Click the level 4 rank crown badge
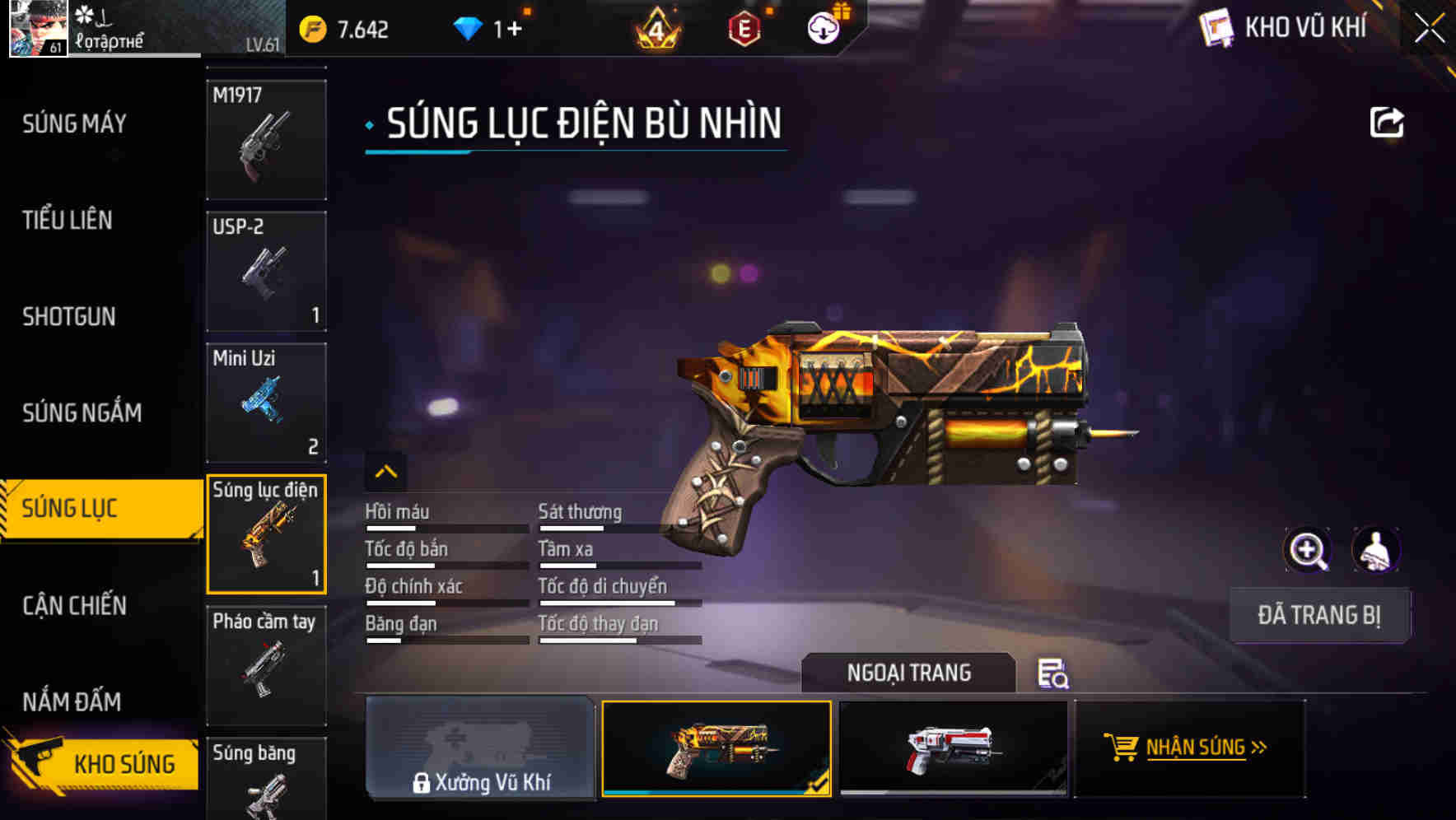The height and width of the screenshot is (820, 1456). (x=659, y=27)
